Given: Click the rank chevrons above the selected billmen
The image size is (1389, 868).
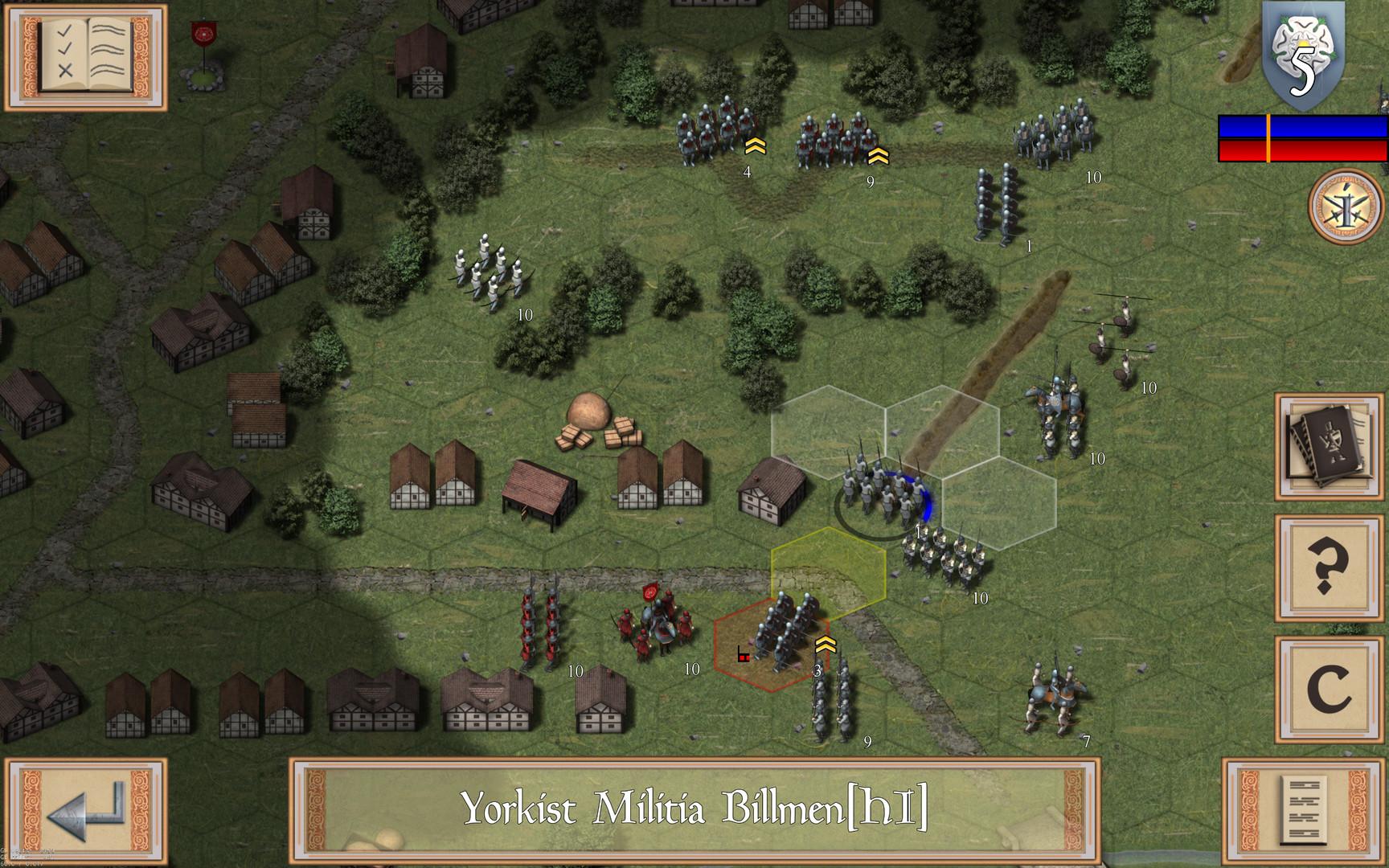Looking at the screenshot, I should coord(825,643).
